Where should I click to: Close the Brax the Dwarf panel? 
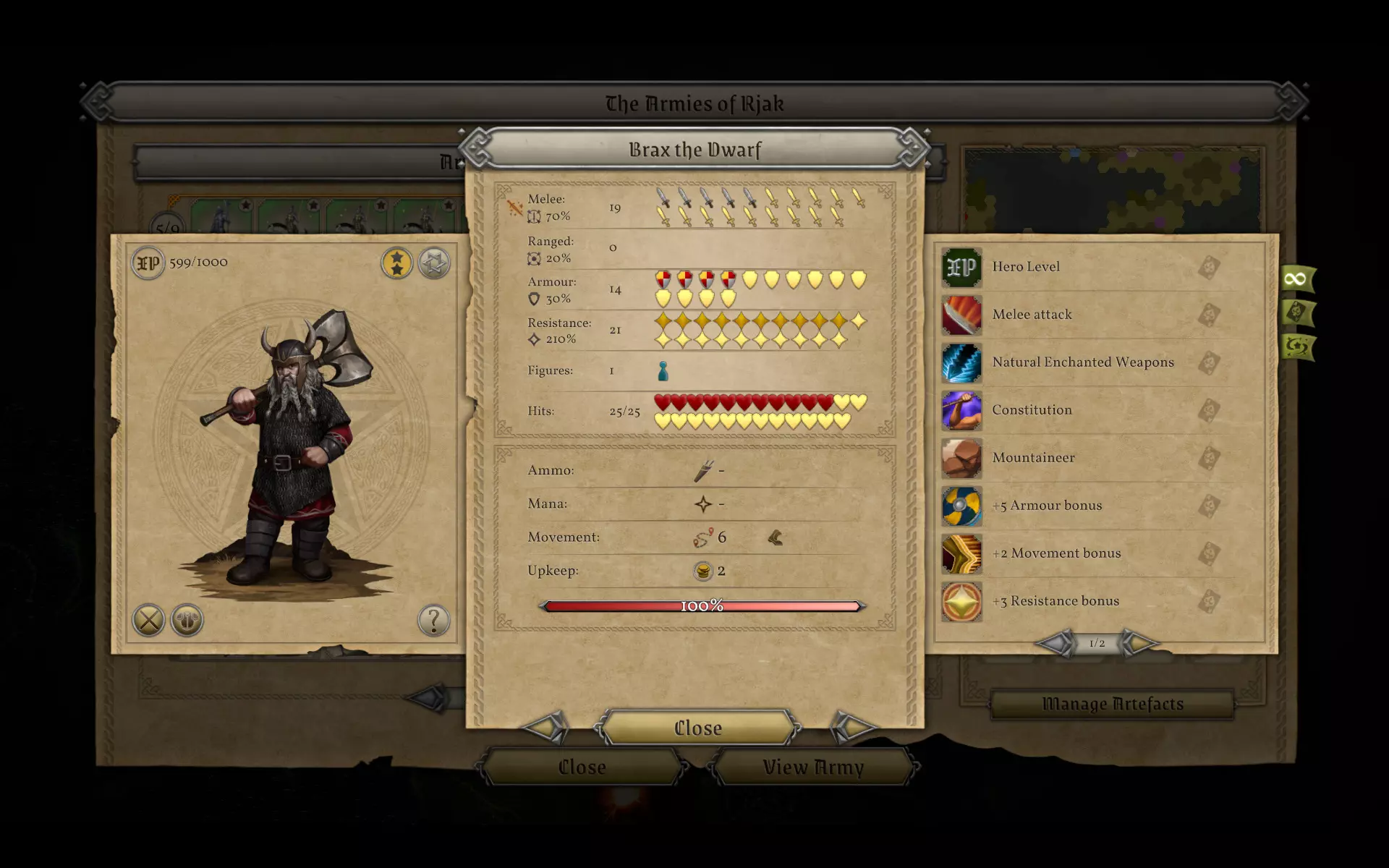pos(697,728)
